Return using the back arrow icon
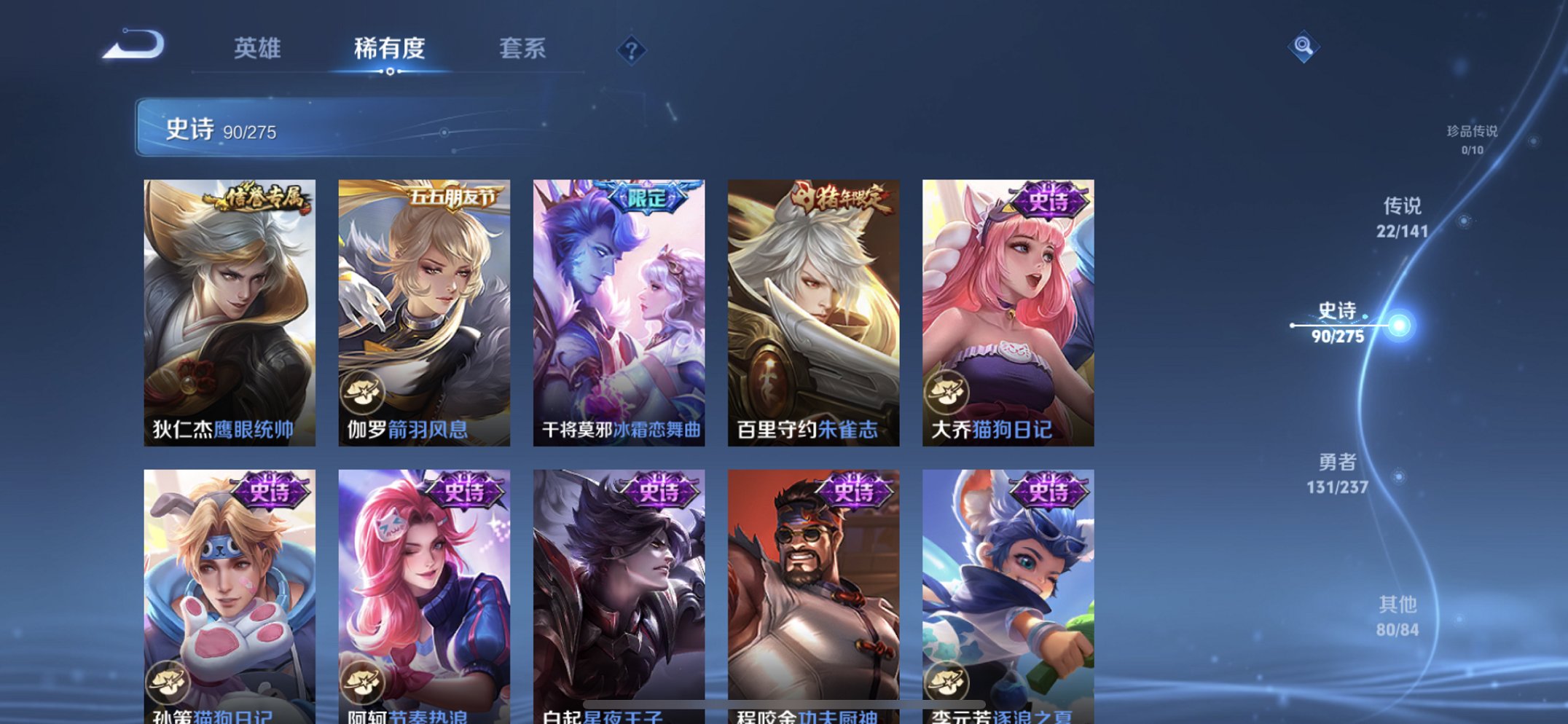 click(x=135, y=46)
